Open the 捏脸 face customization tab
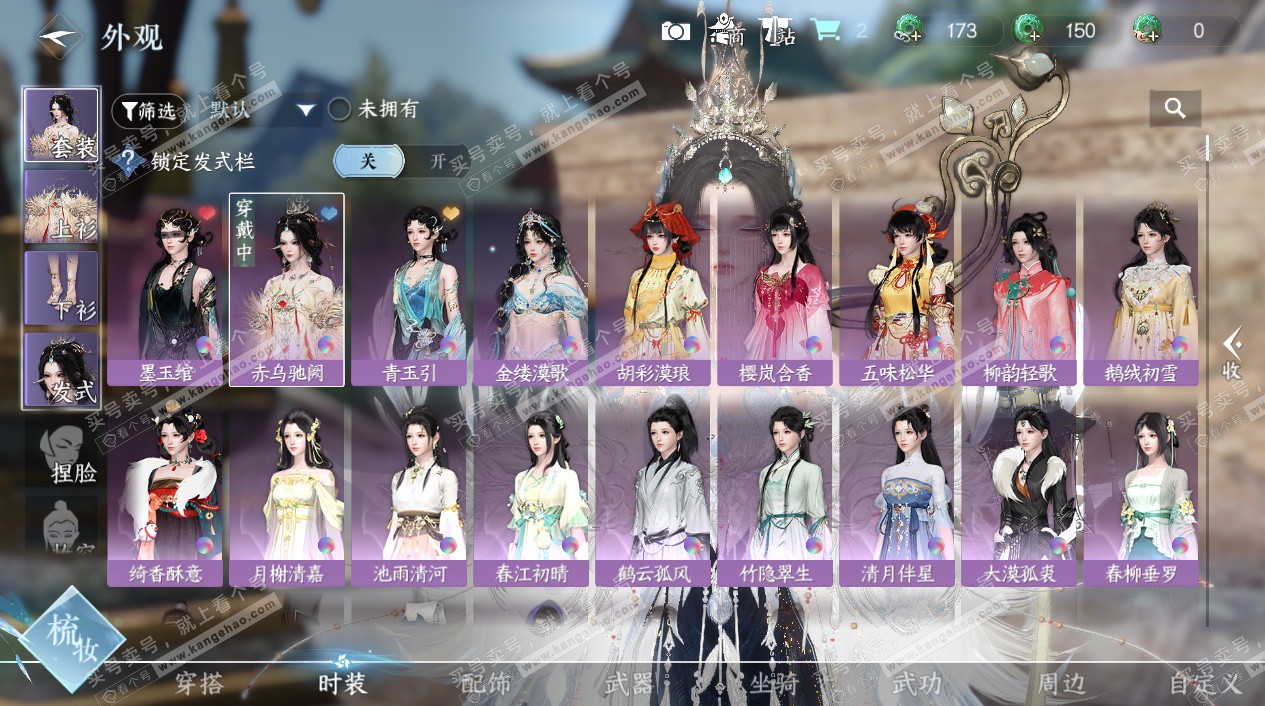Screen dimensions: 1265x706 (62, 452)
